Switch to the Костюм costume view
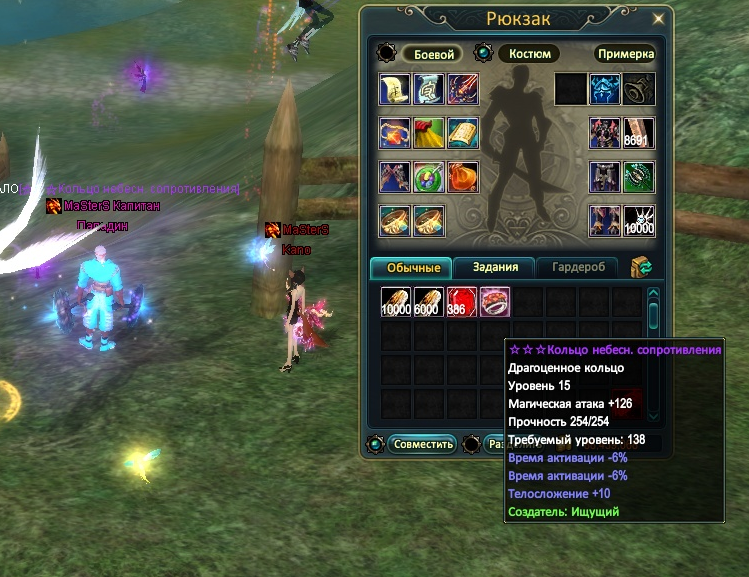Screen dimensions: 749x577 (x=530, y=54)
